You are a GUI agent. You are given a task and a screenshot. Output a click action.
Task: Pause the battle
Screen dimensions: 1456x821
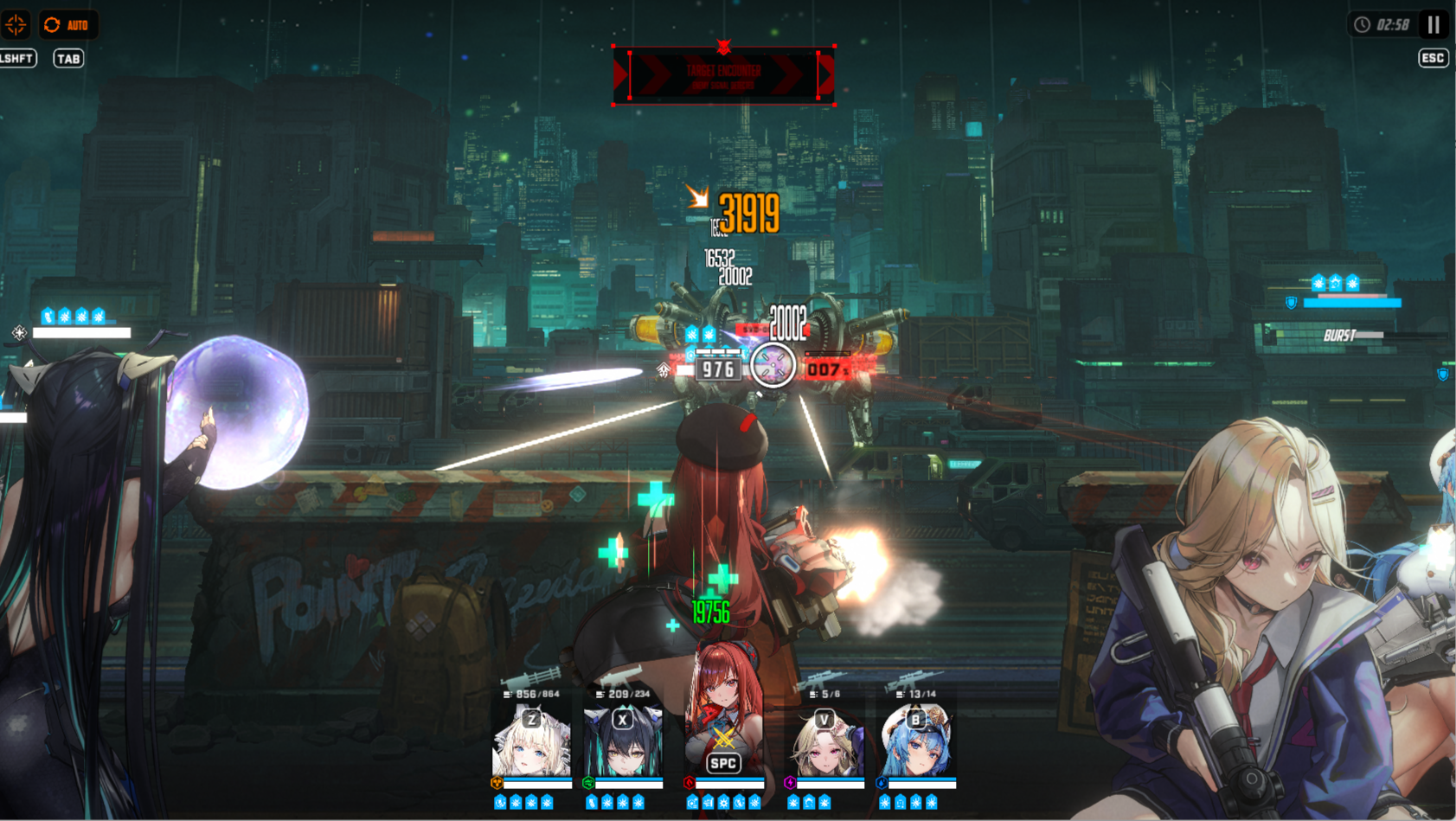click(1434, 24)
